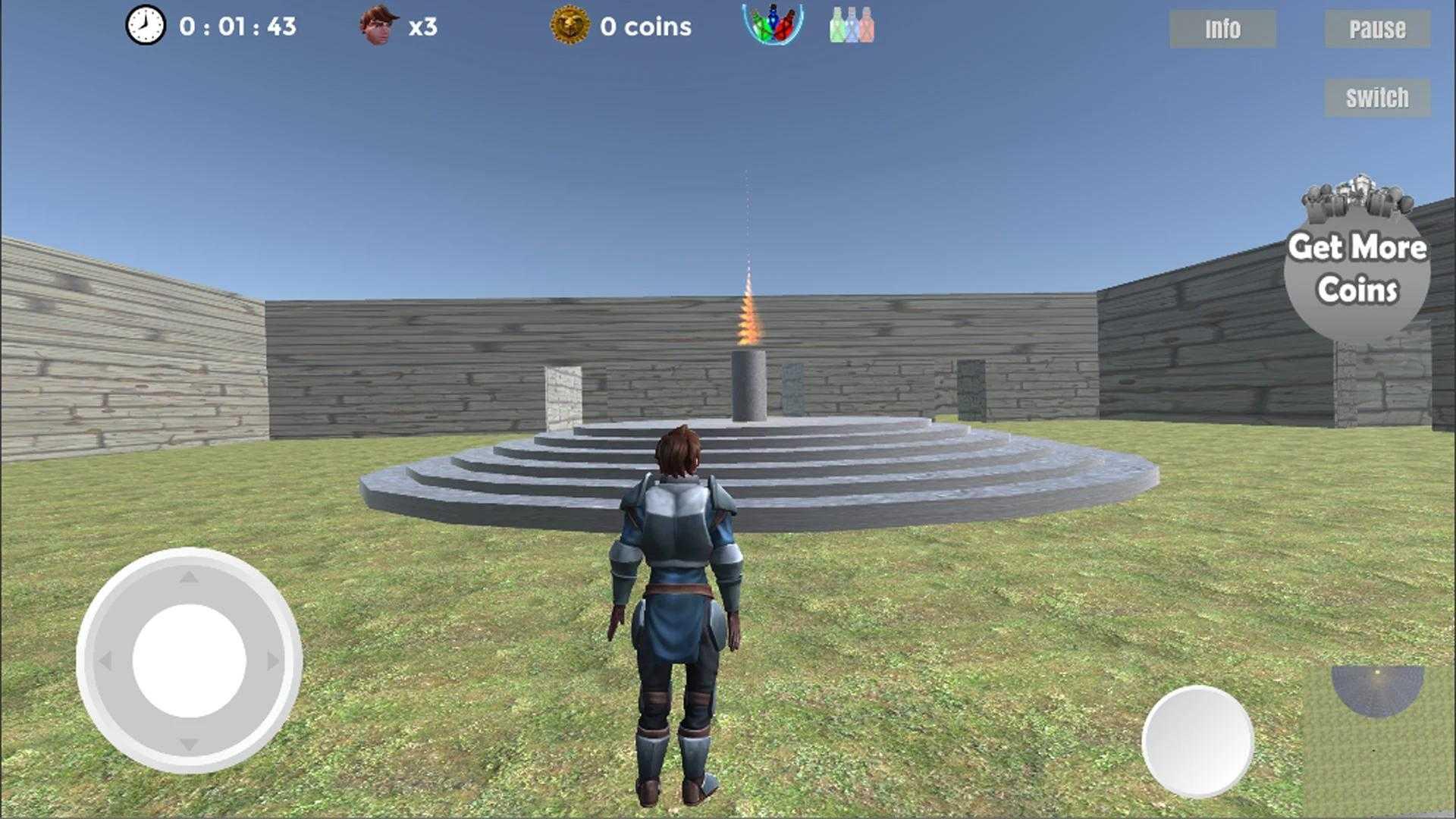
Task: Pause the game
Action: [x=1377, y=29]
